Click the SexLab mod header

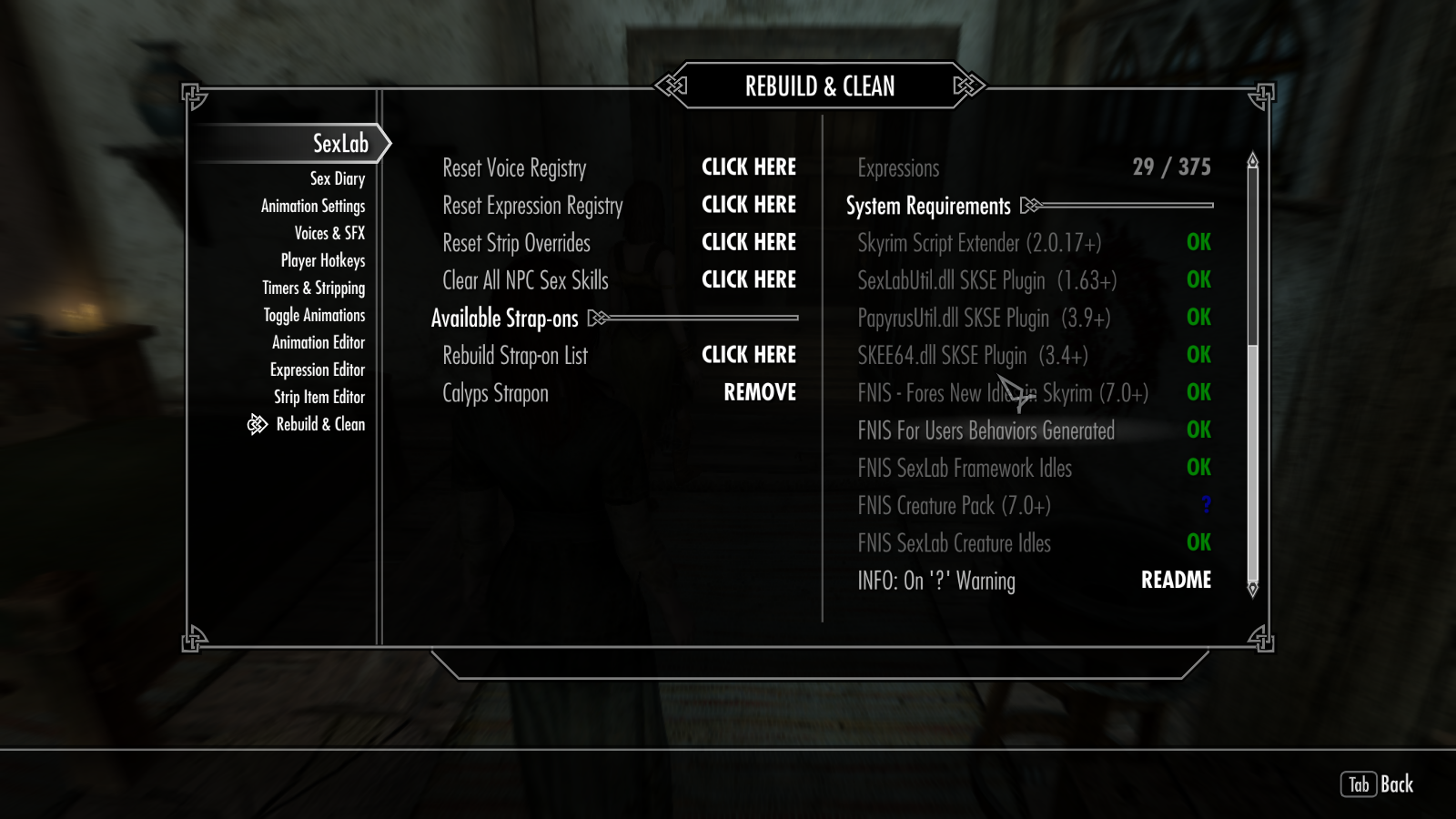tap(340, 144)
